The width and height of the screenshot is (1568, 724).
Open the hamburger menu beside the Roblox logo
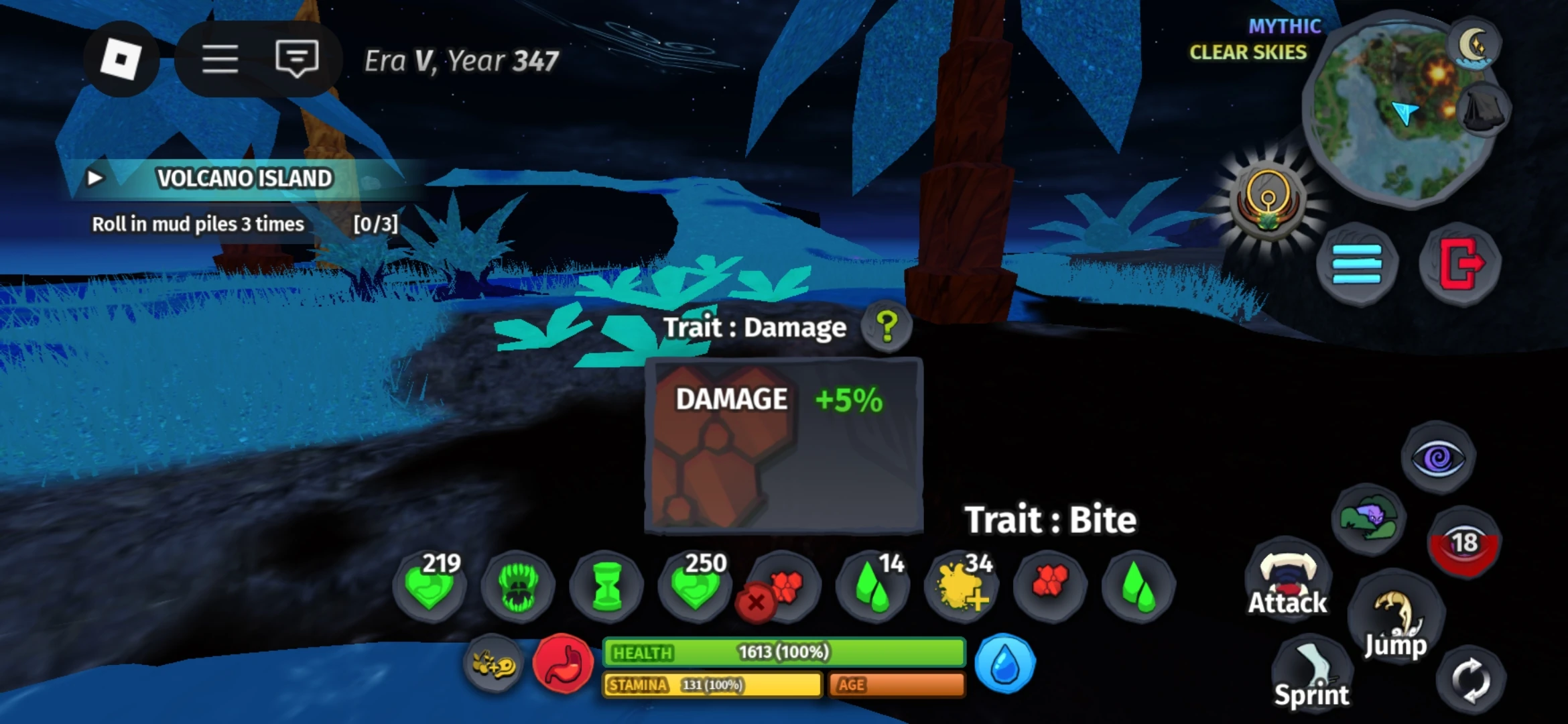click(x=221, y=59)
